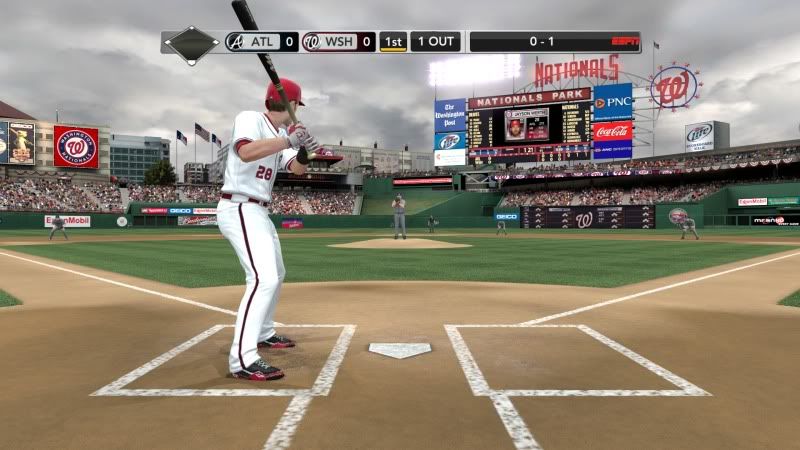Click the base runner diamond indicator

pyautogui.click(x=191, y=44)
